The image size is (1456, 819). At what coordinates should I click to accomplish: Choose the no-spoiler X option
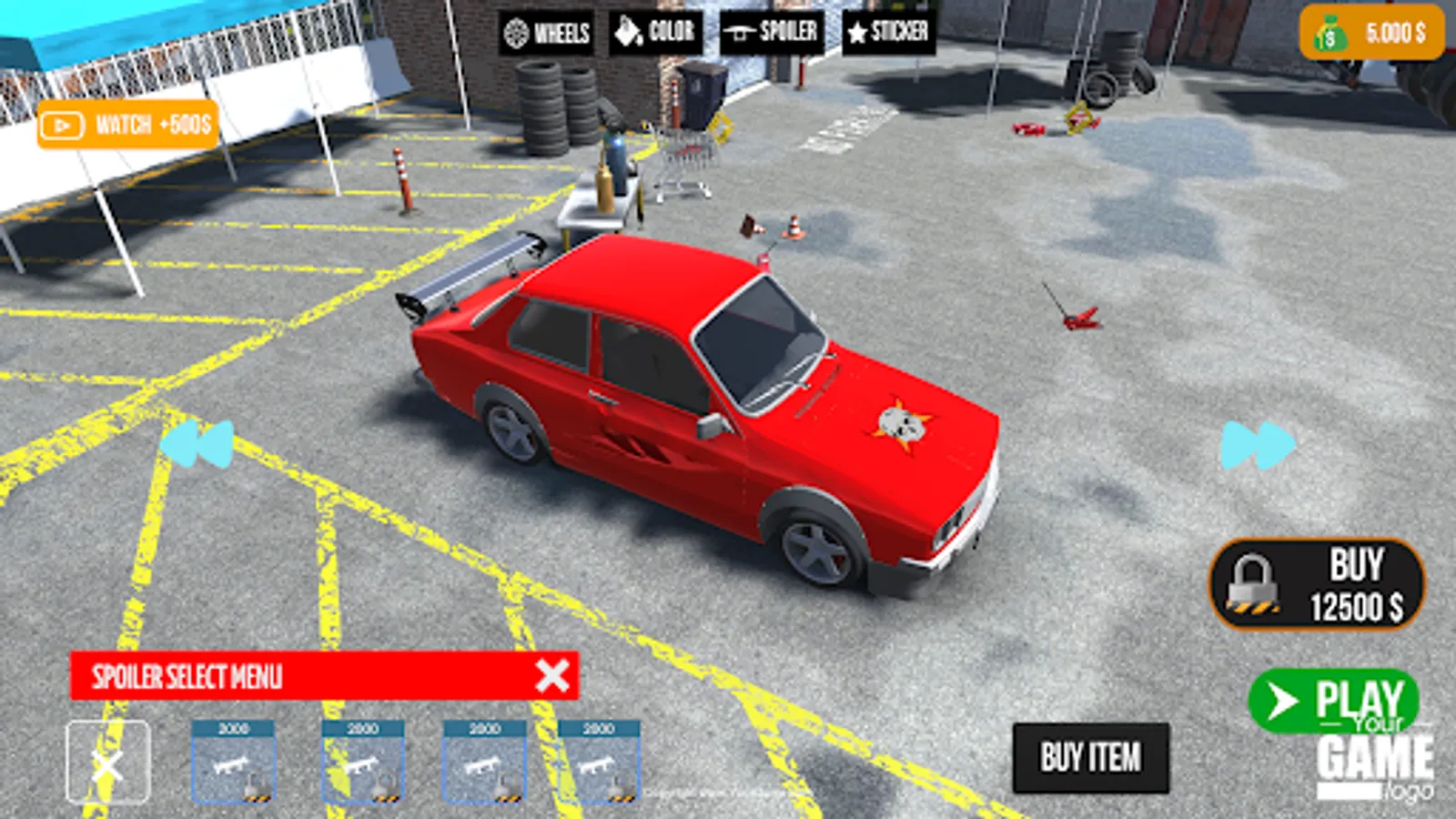[x=108, y=763]
